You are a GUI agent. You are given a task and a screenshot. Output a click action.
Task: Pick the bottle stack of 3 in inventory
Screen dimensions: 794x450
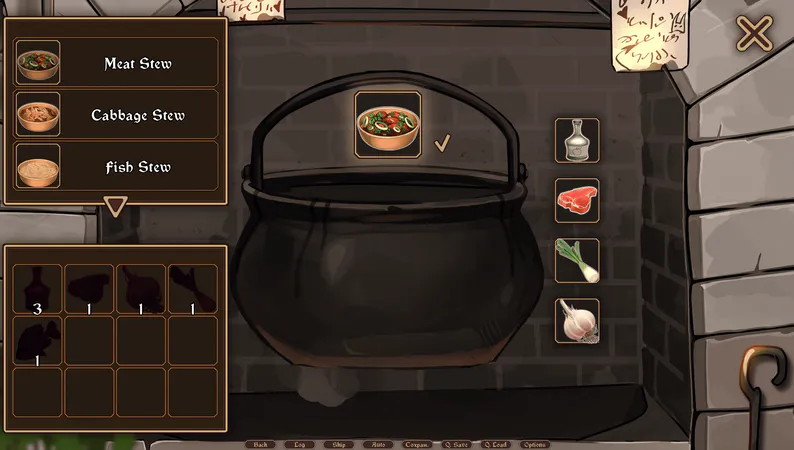[38, 290]
